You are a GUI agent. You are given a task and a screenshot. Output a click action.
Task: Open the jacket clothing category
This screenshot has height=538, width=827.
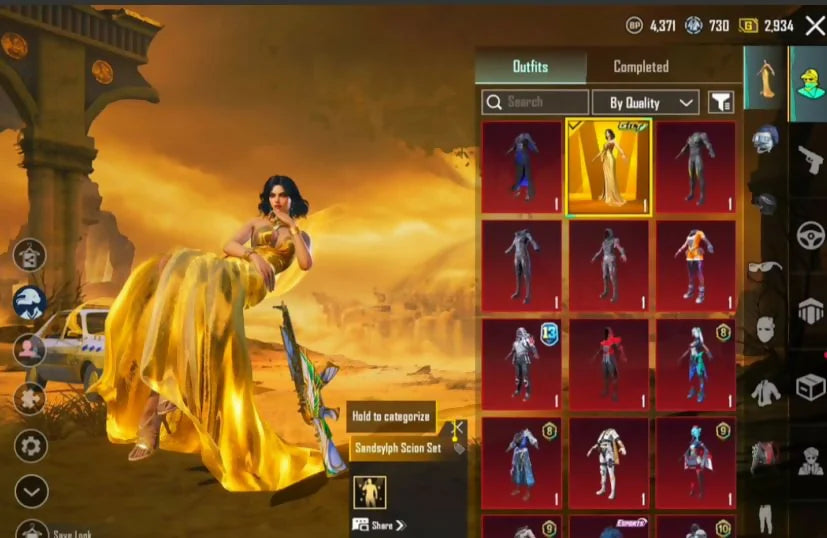(x=765, y=392)
